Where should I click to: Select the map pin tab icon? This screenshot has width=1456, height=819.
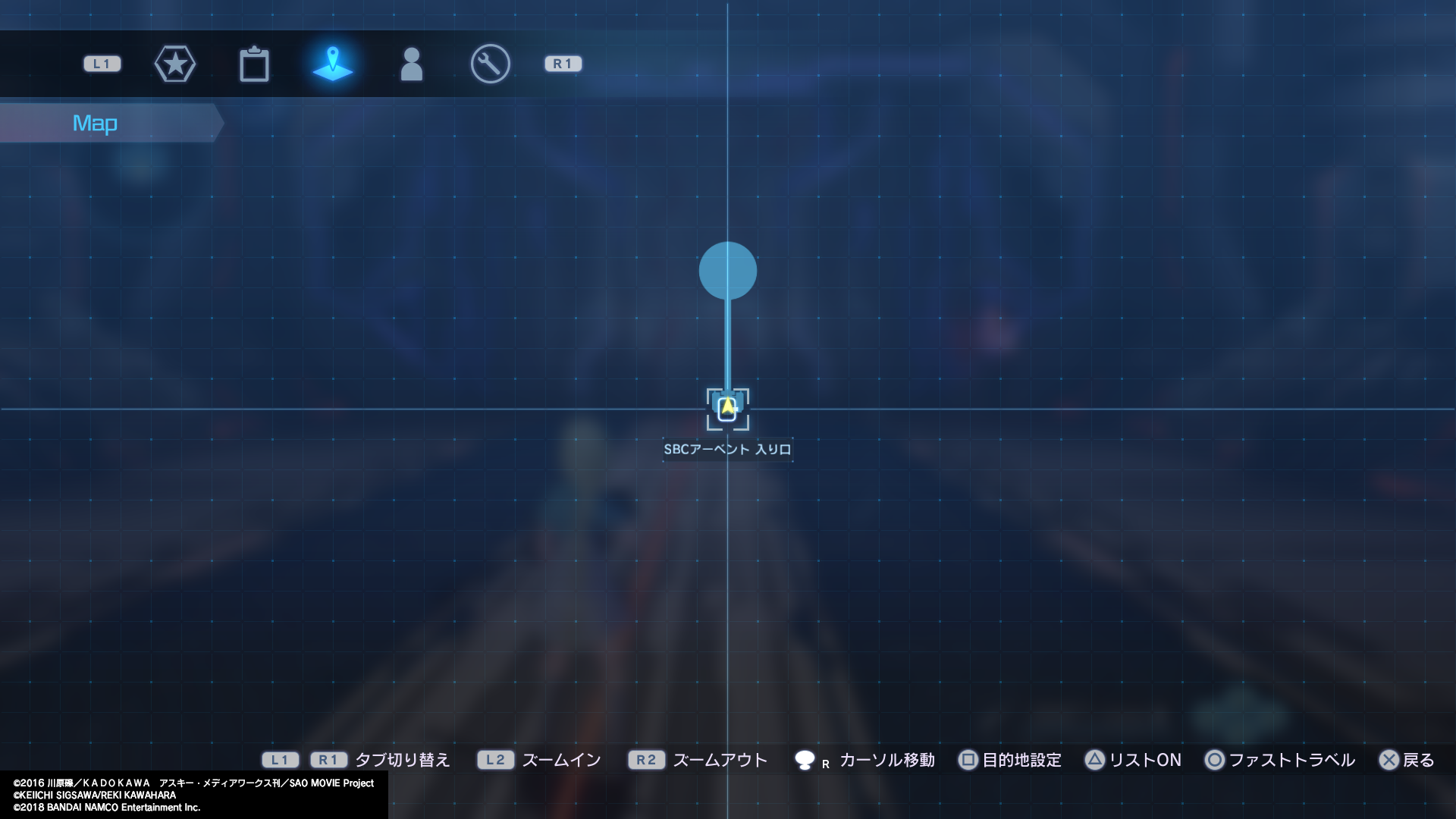(x=334, y=64)
